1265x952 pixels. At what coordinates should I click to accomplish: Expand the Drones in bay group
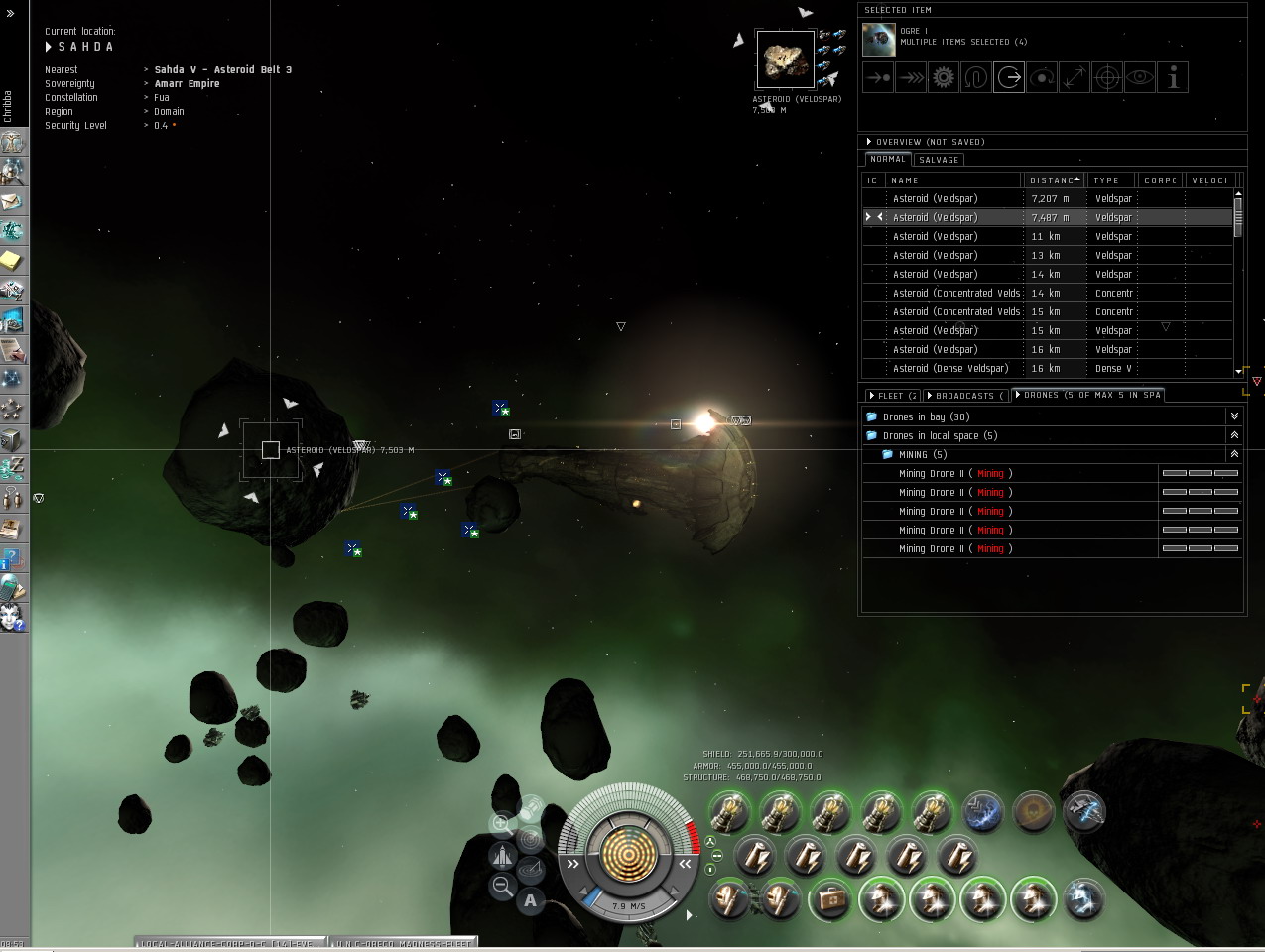point(1234,416)
